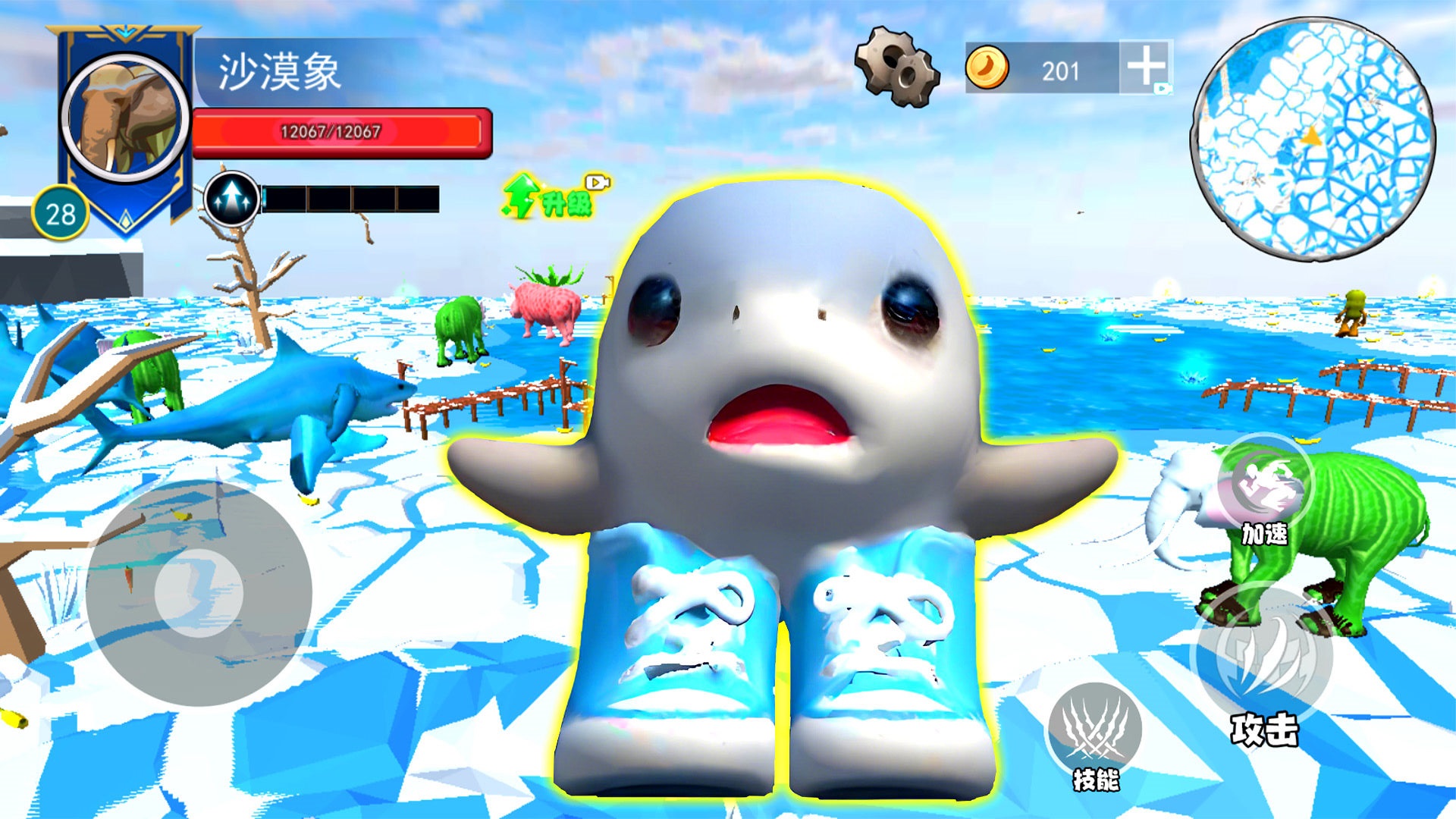Click the desert elephant portrait
The width and height of the screenshot is (1456, 819).
[x=125, y=118]
